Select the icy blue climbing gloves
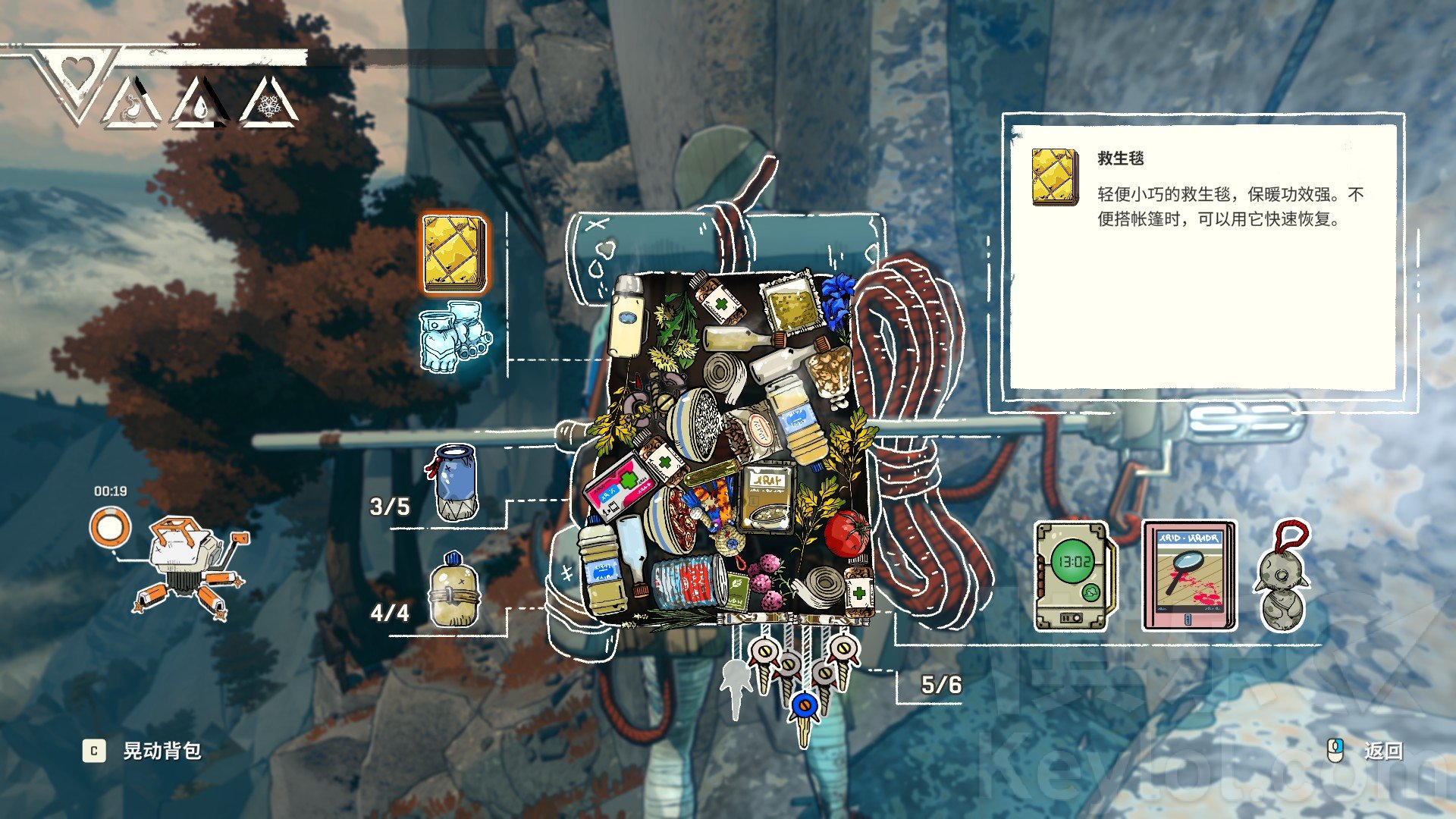The image size is (1456, 819). pos(454,337)
